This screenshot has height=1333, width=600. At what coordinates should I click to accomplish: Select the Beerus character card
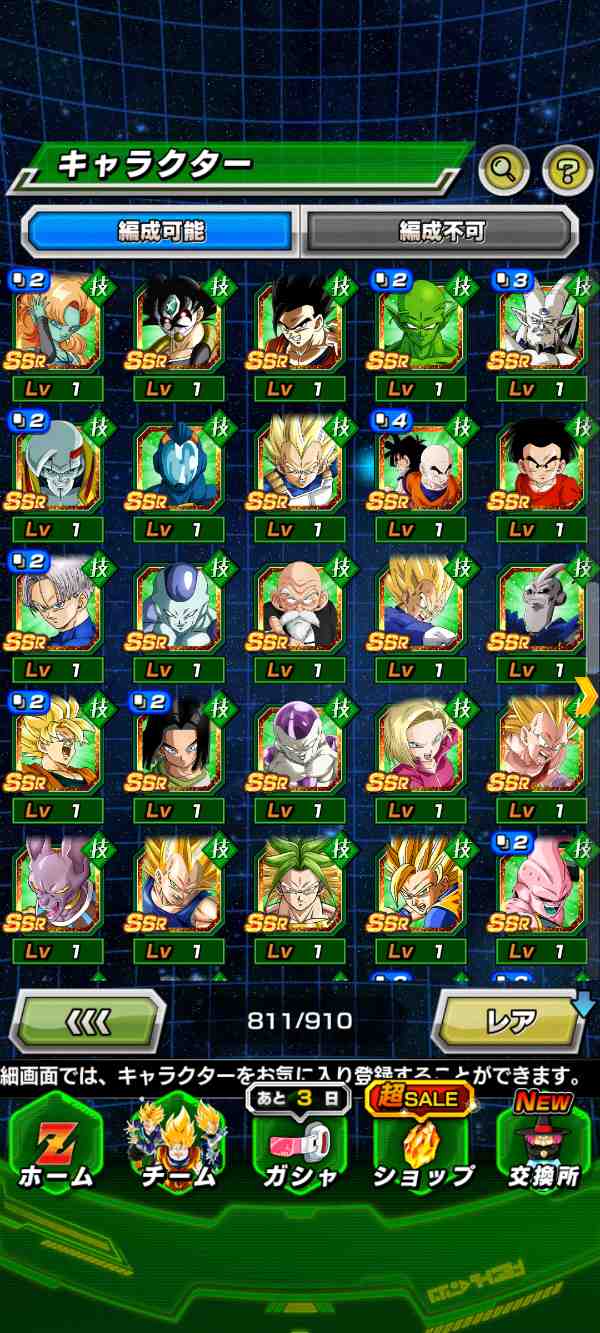(57, 886)
